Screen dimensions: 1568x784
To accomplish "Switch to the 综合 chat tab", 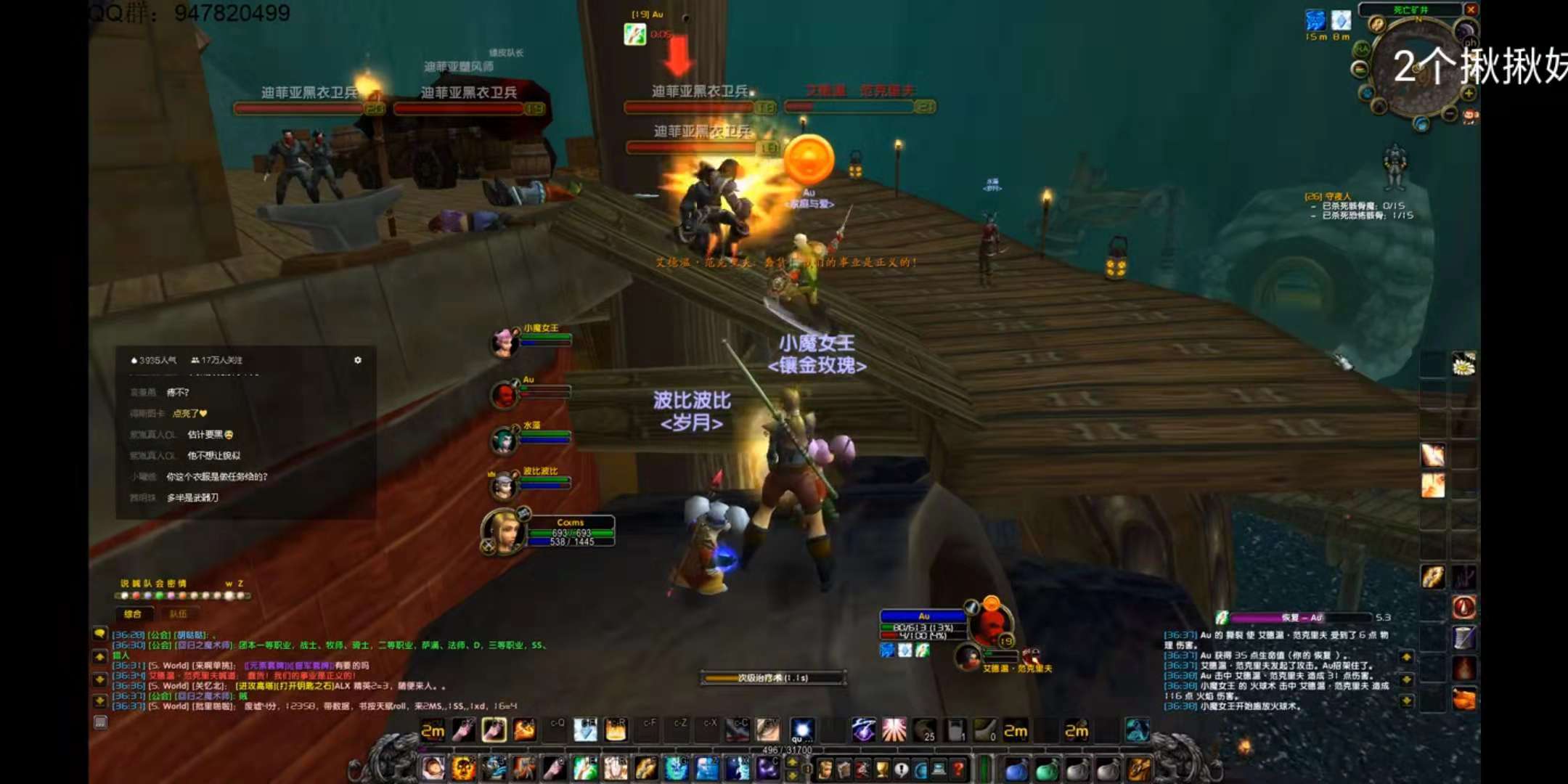I will (x=133, y=614).
